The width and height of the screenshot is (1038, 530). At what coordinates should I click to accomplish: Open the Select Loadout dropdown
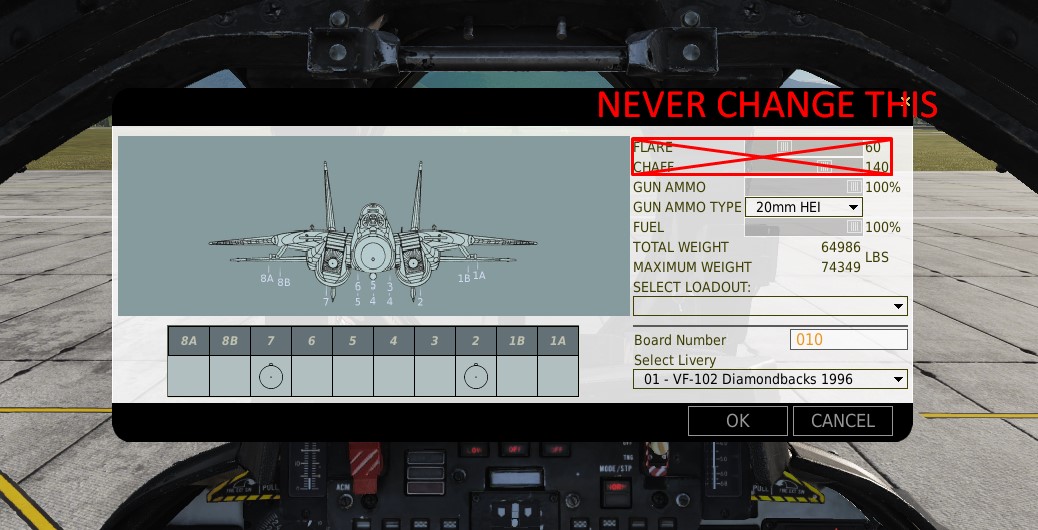tap(770, 306)
